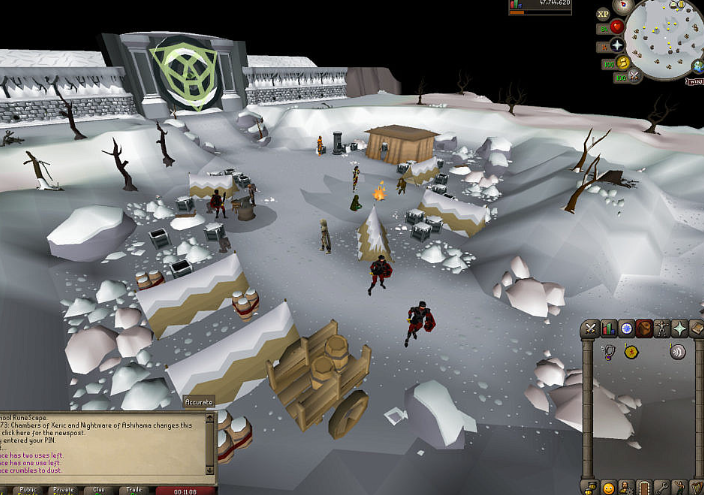Show the Worn Equipment tab
Viewport: 704px width, 495px height.
pyautogui.click(x=662, y=327)
